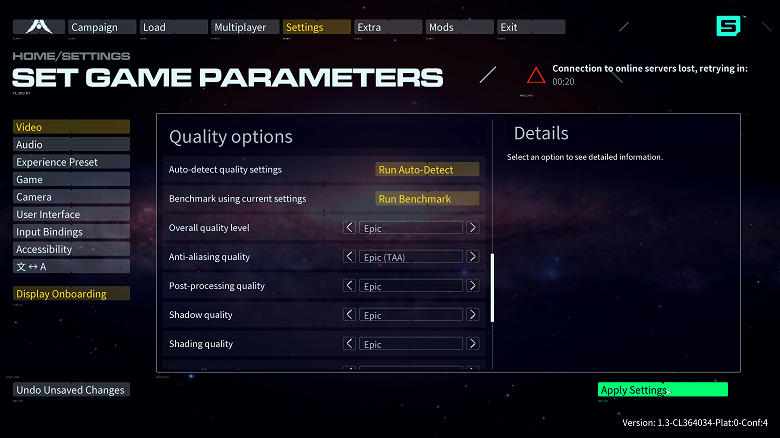Image resolution: width=780 pixels, height=438 pixels.
Task: Open the Extra menu
Action: (386, 27)
